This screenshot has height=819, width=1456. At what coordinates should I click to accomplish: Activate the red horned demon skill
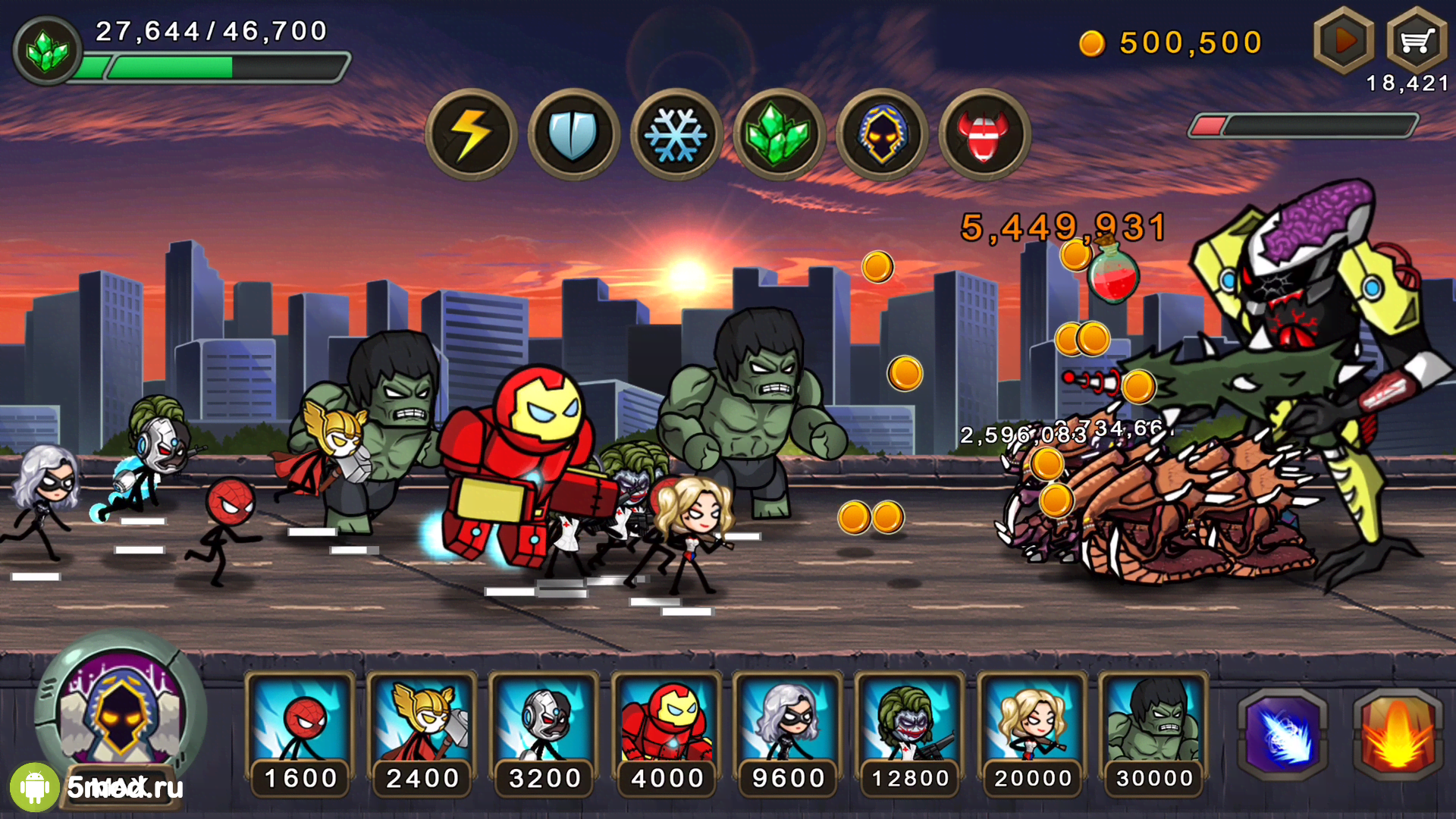click(x=984, y=135)
